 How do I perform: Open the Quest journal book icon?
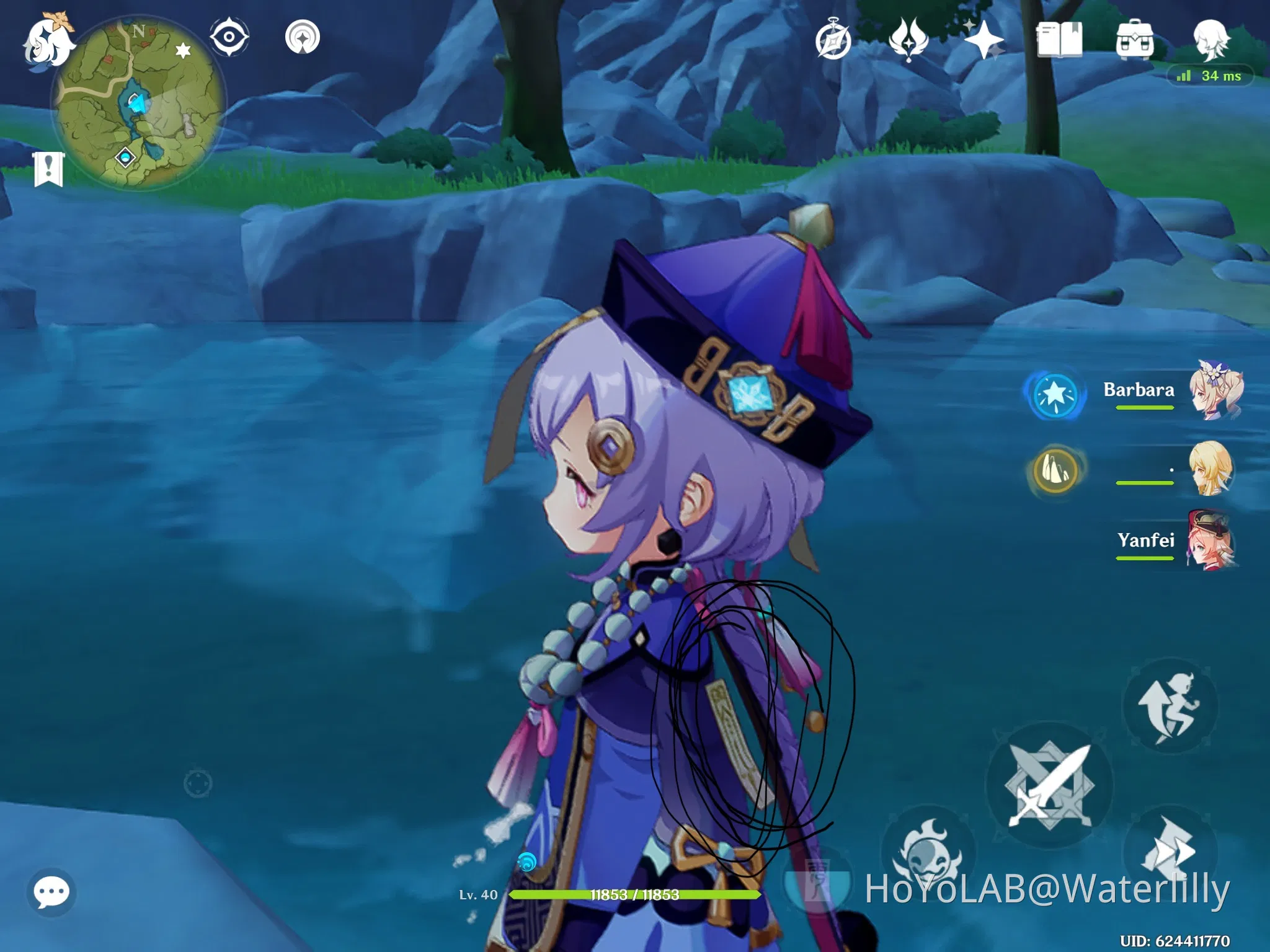[x=1062, y=38]
